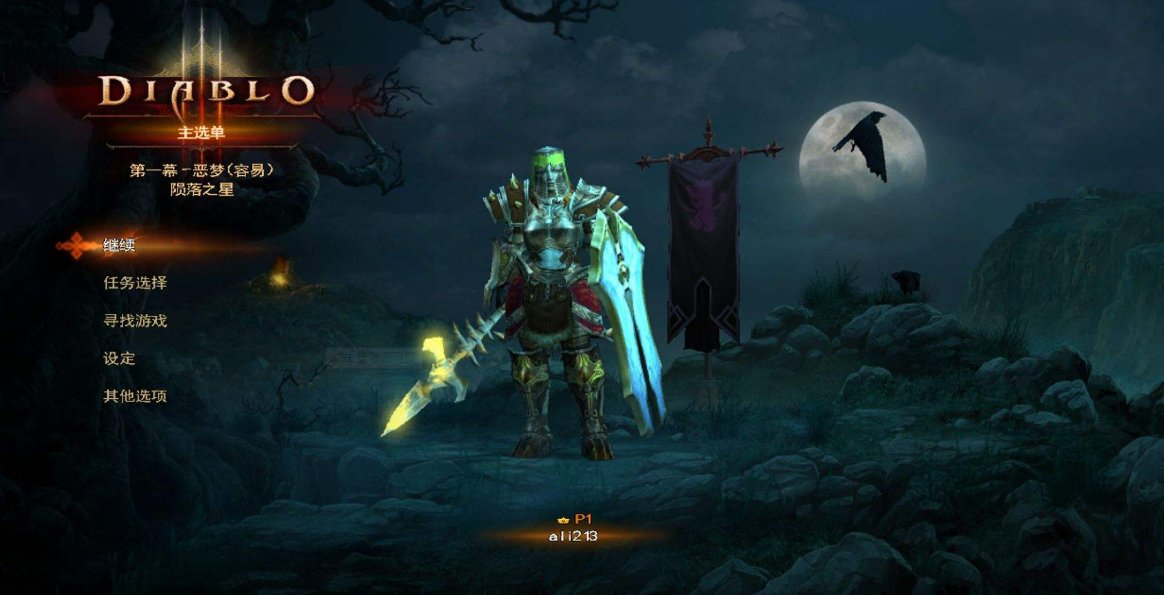Open the 设定 settings menu
Screen dimensions: 1164x595
[119, 358]
